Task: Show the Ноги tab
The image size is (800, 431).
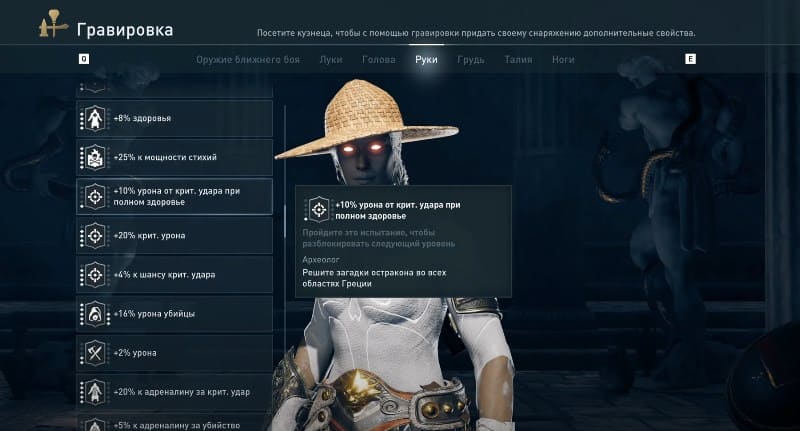Action: click(563, 60)
